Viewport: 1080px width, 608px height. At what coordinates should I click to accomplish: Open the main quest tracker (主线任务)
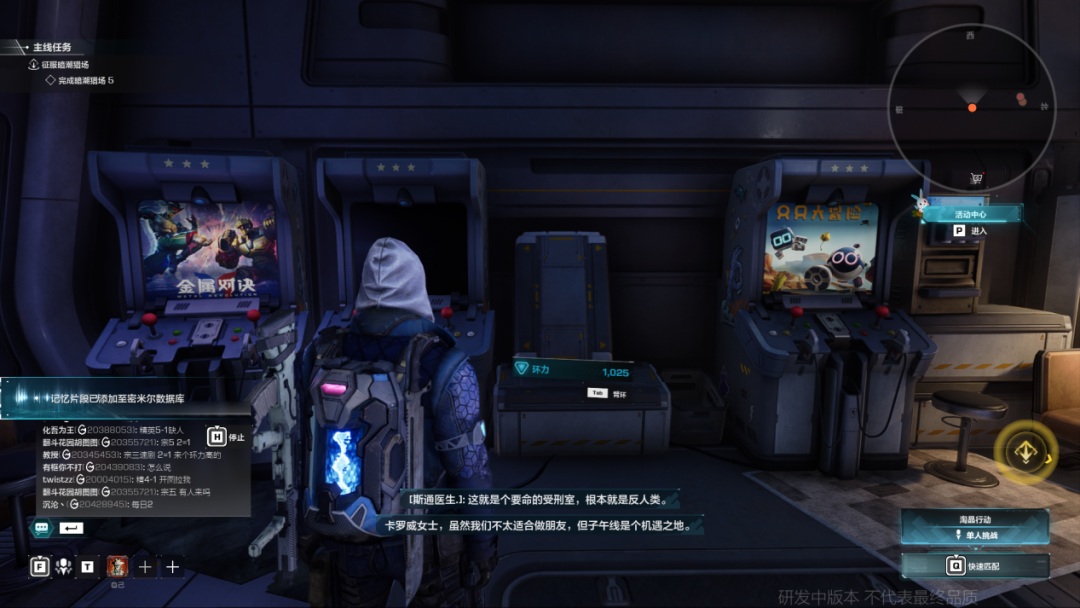click(x=50, y=47)
